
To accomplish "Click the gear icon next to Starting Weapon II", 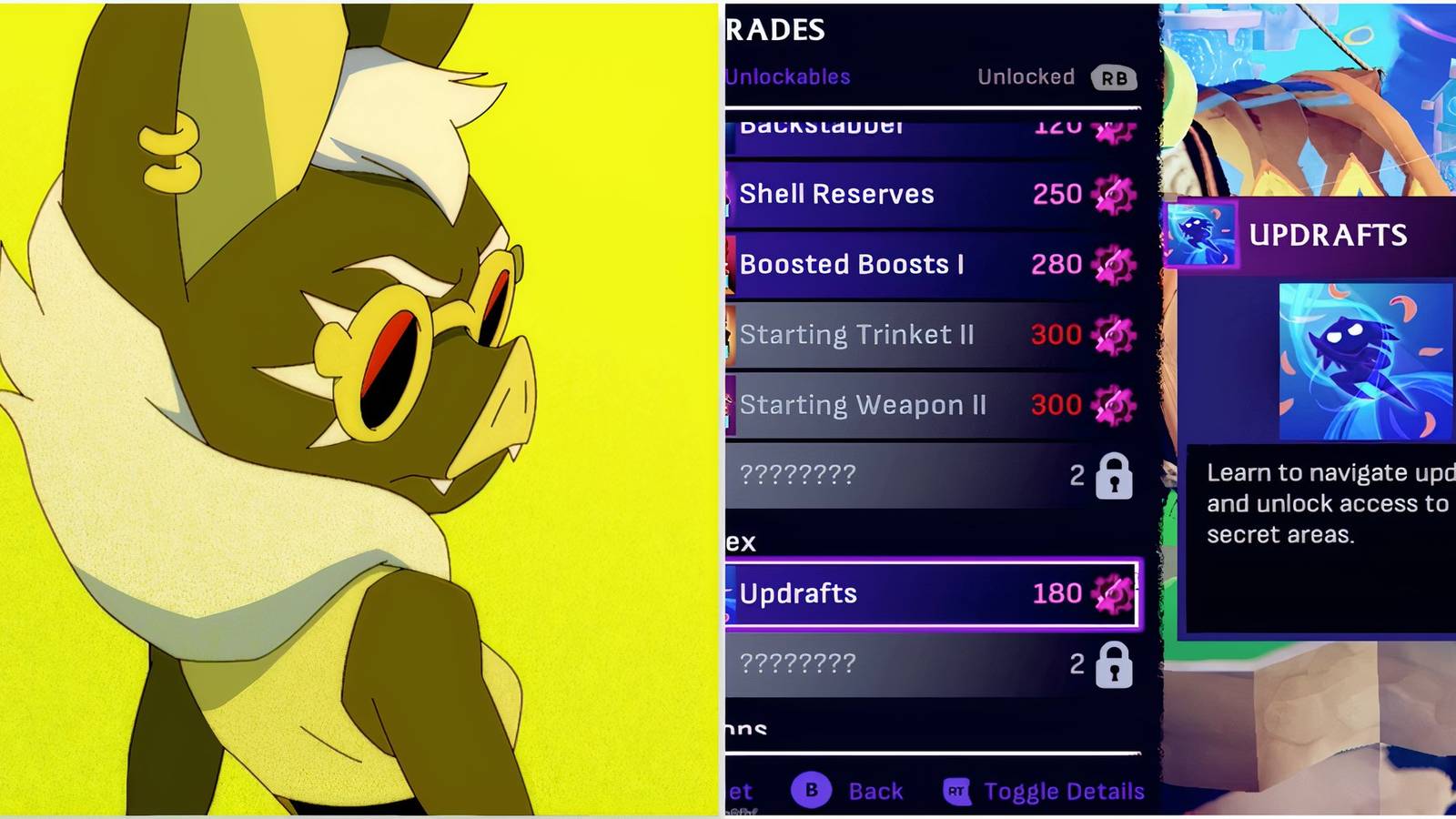I will click(x=1112, y=404).
